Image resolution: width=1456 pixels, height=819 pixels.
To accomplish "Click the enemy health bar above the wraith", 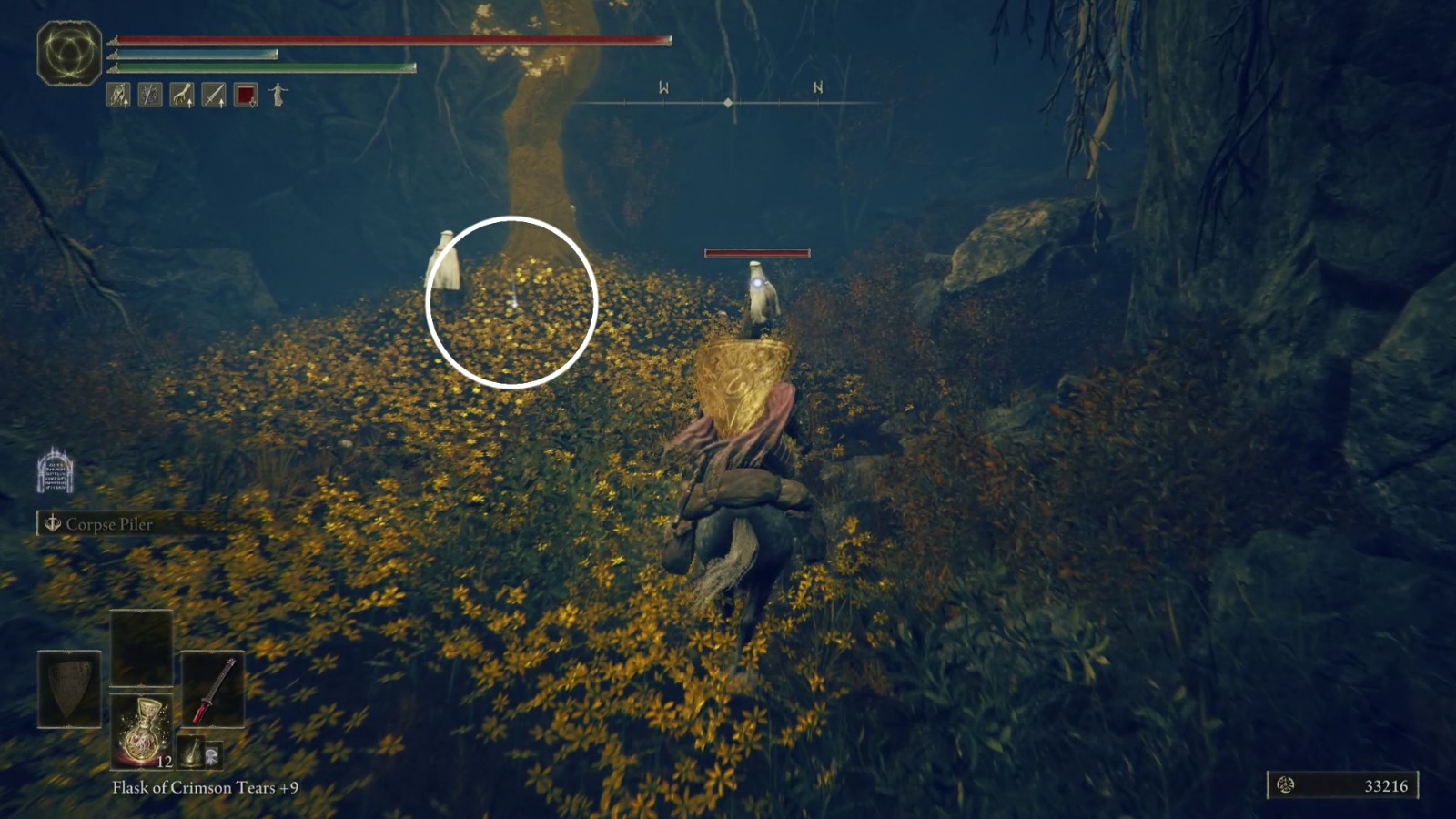I will click(758, 252).
